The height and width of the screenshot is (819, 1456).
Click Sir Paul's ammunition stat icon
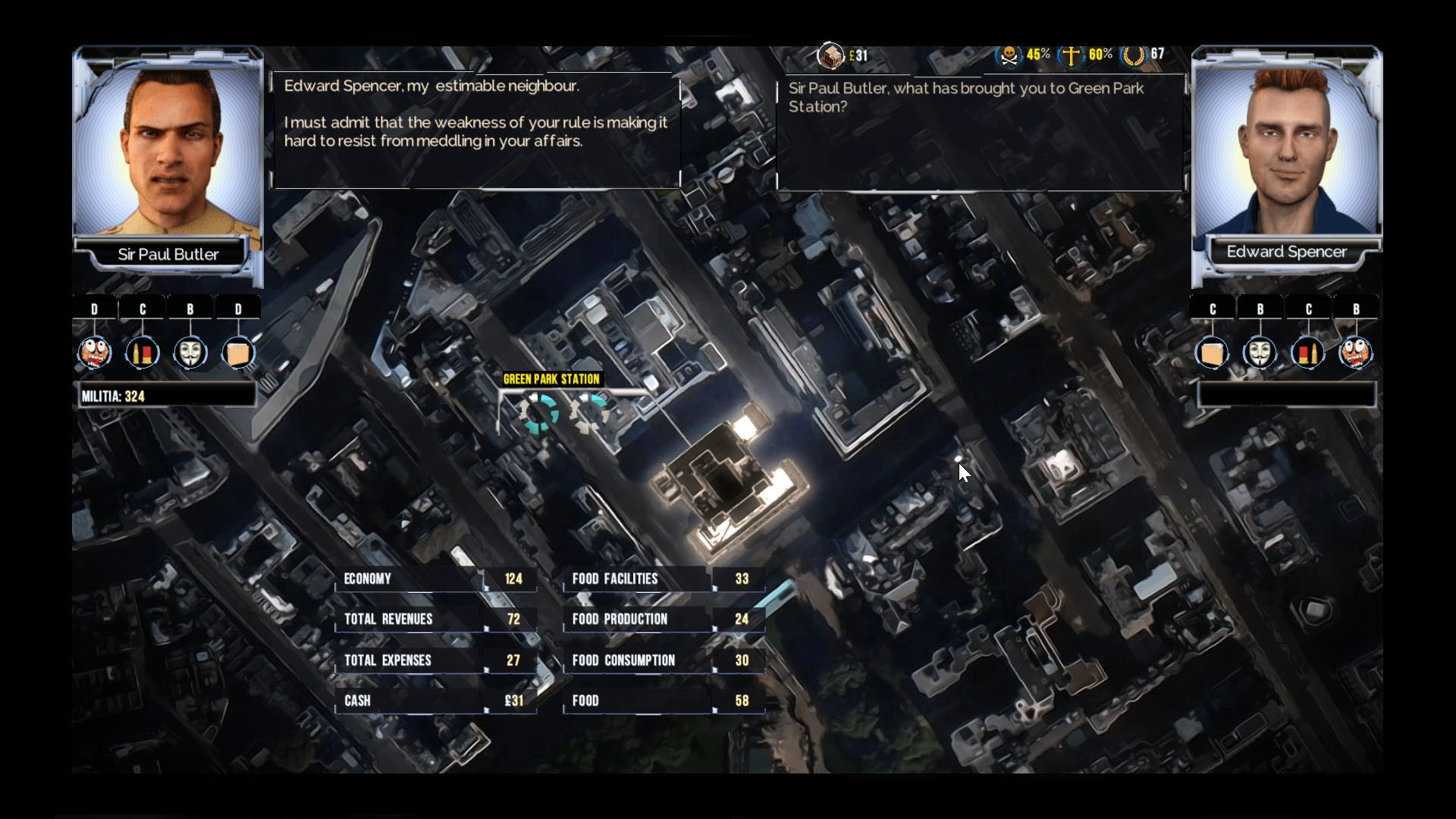click(143, 353)
